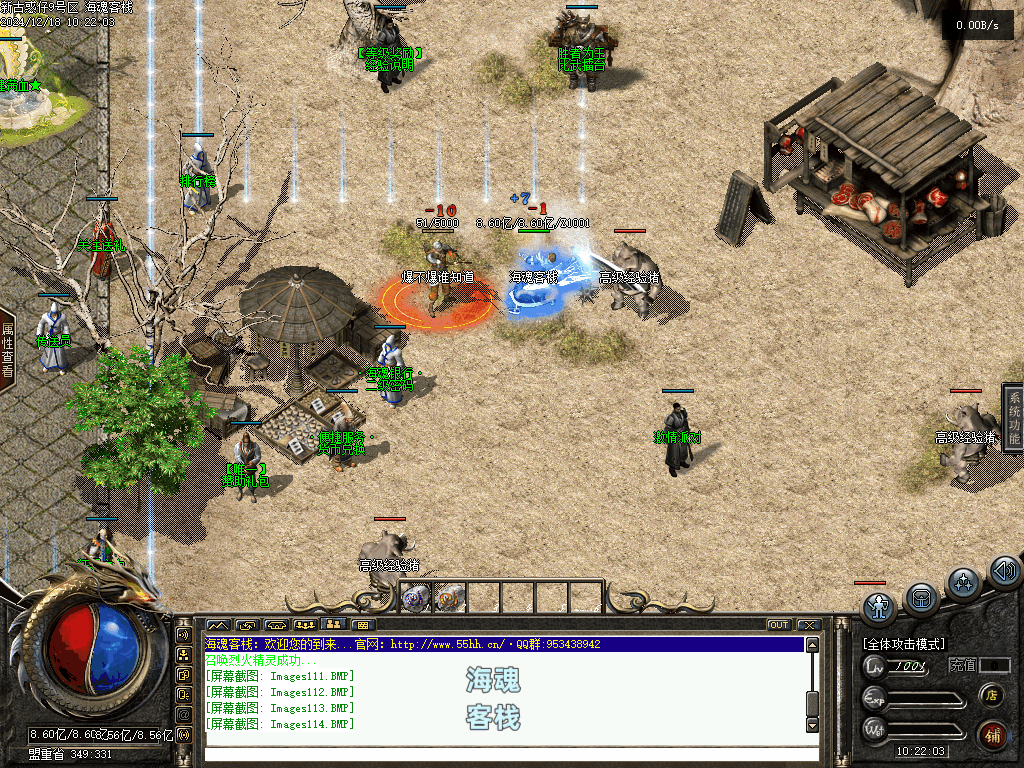Switch the 全体攻击模式 attack mode
1024x768 pixels.
[x=904, y=644]
